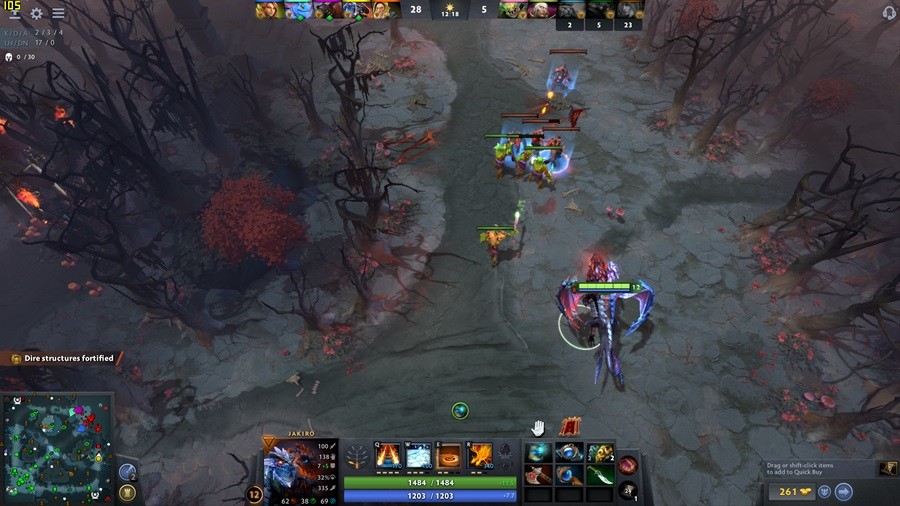
Task: Activate the Glyph of Fortification button
Action: [x=127, y=492]
